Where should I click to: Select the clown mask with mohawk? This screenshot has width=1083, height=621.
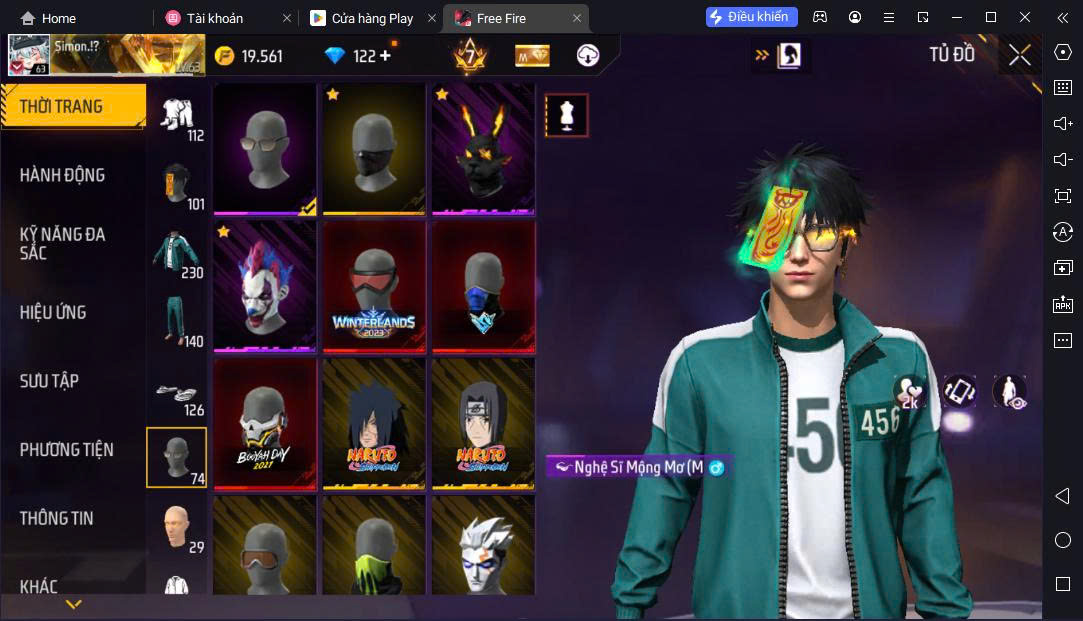pos(265,286)
